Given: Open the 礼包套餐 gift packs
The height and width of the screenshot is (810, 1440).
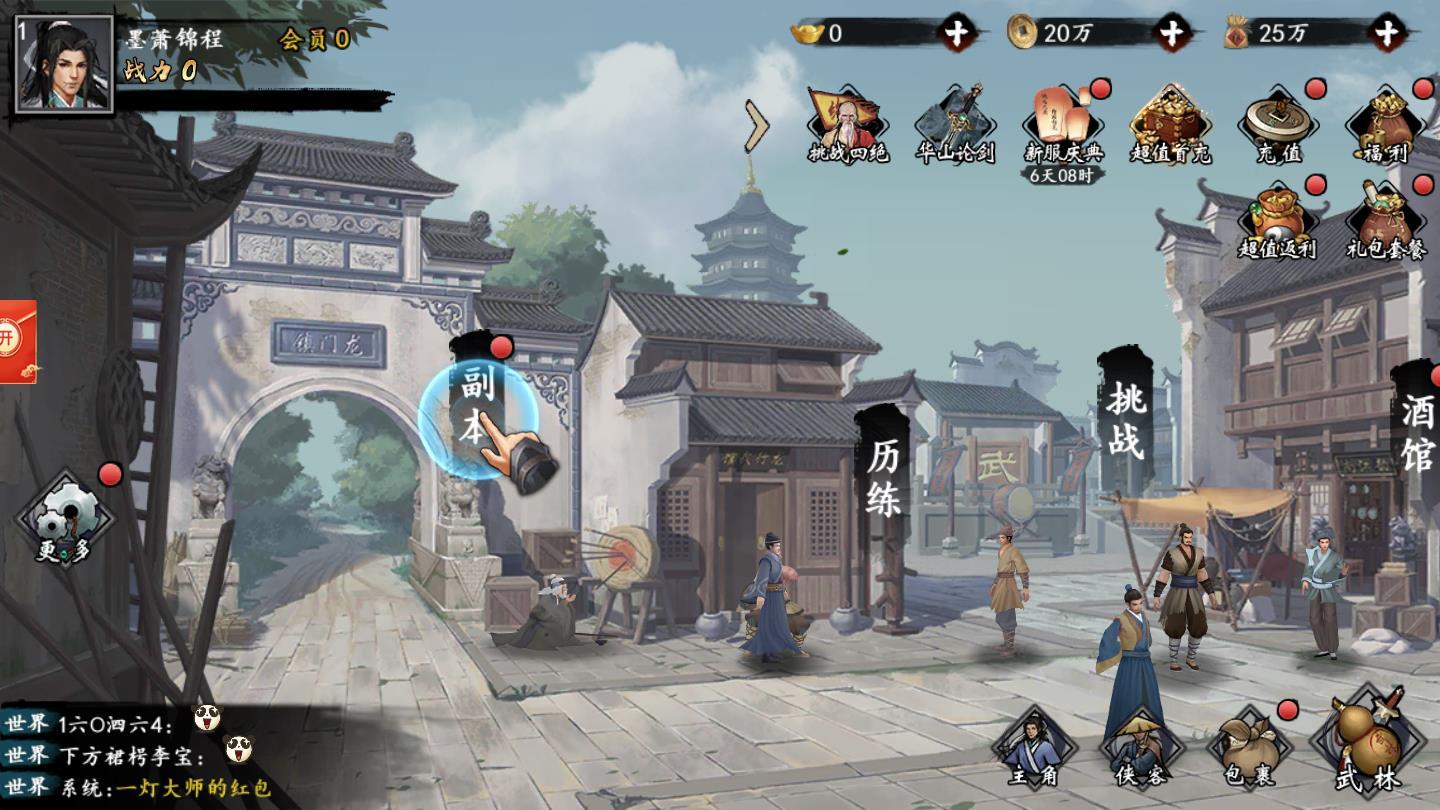Looking at the screenshot, I should click(1385, 220).
